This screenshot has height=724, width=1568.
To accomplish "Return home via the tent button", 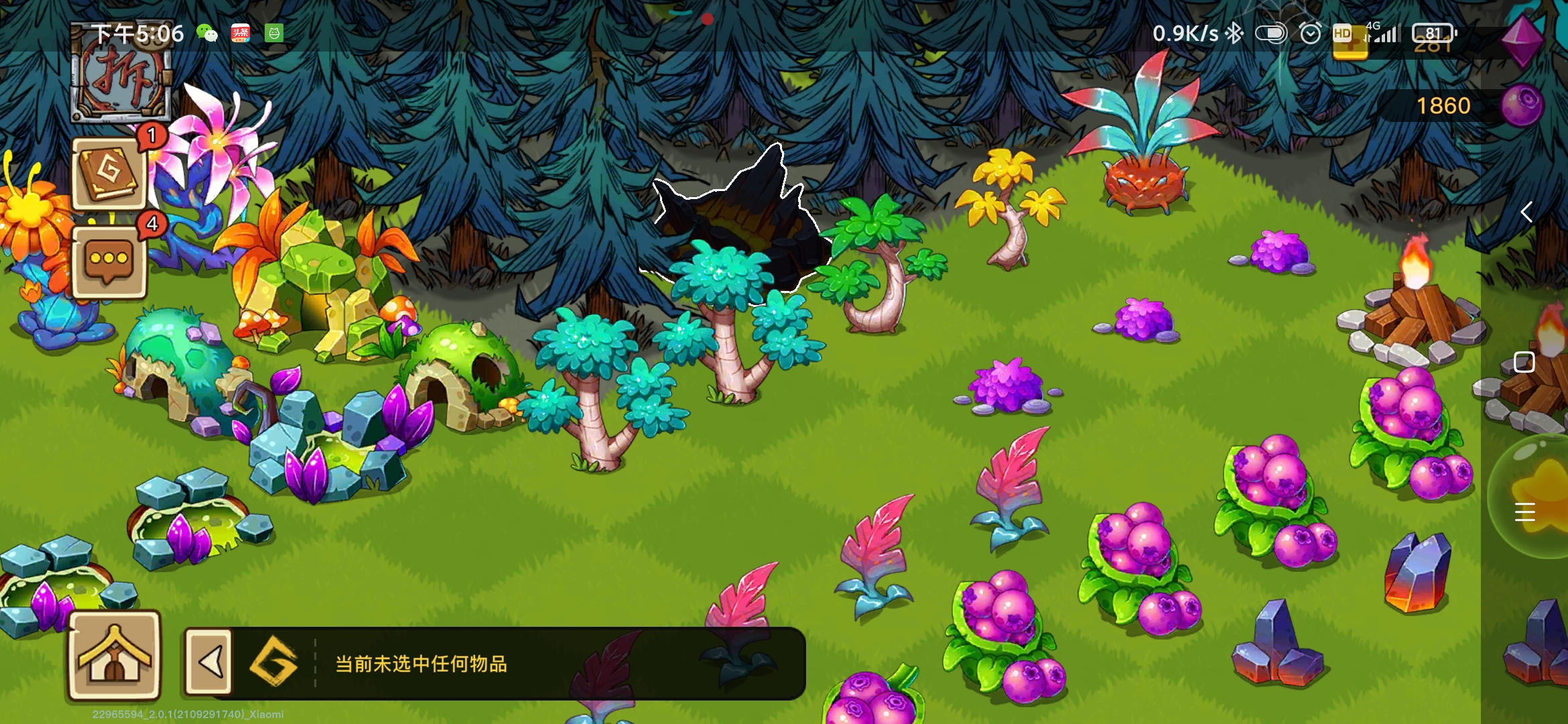I will coord(114,656).
